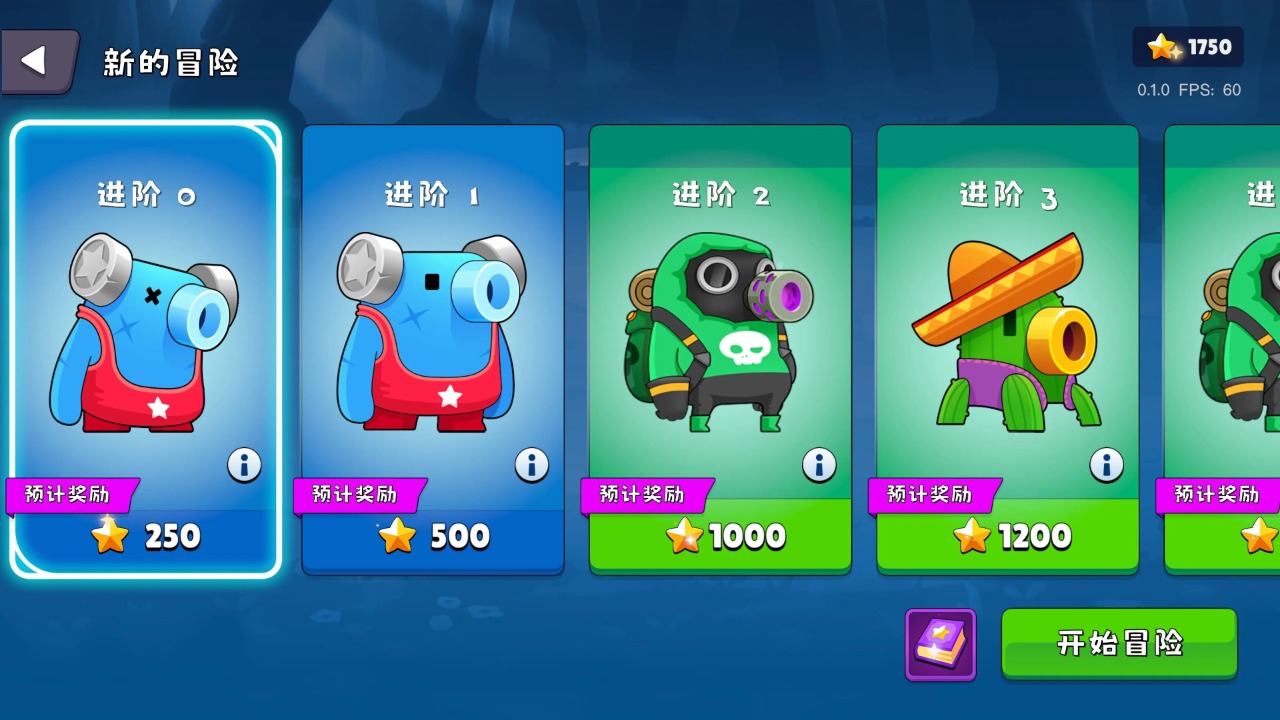Go back with the arrow button

[x=38, y=62]
